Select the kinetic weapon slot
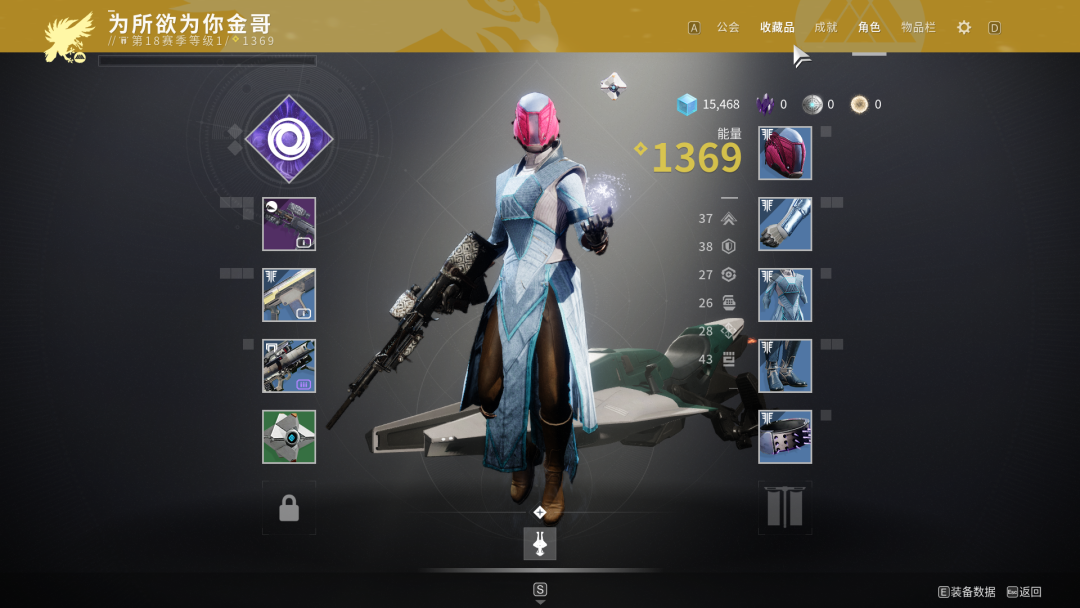The image size is (1080, 608). [289, 224]
